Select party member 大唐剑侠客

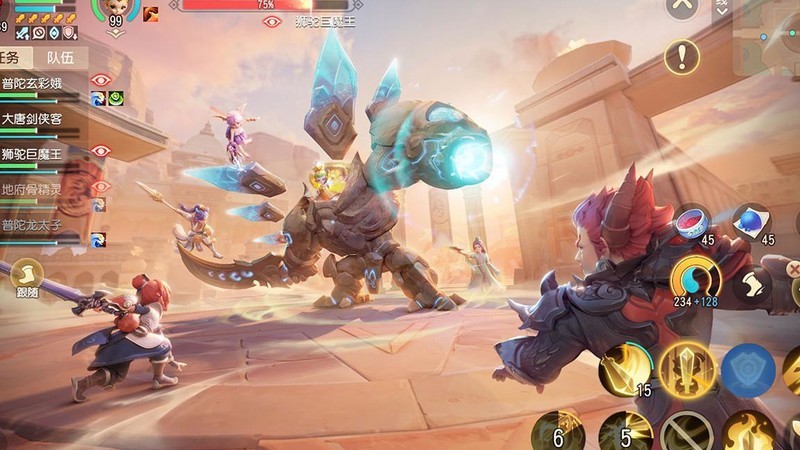(x=40, y=119)
